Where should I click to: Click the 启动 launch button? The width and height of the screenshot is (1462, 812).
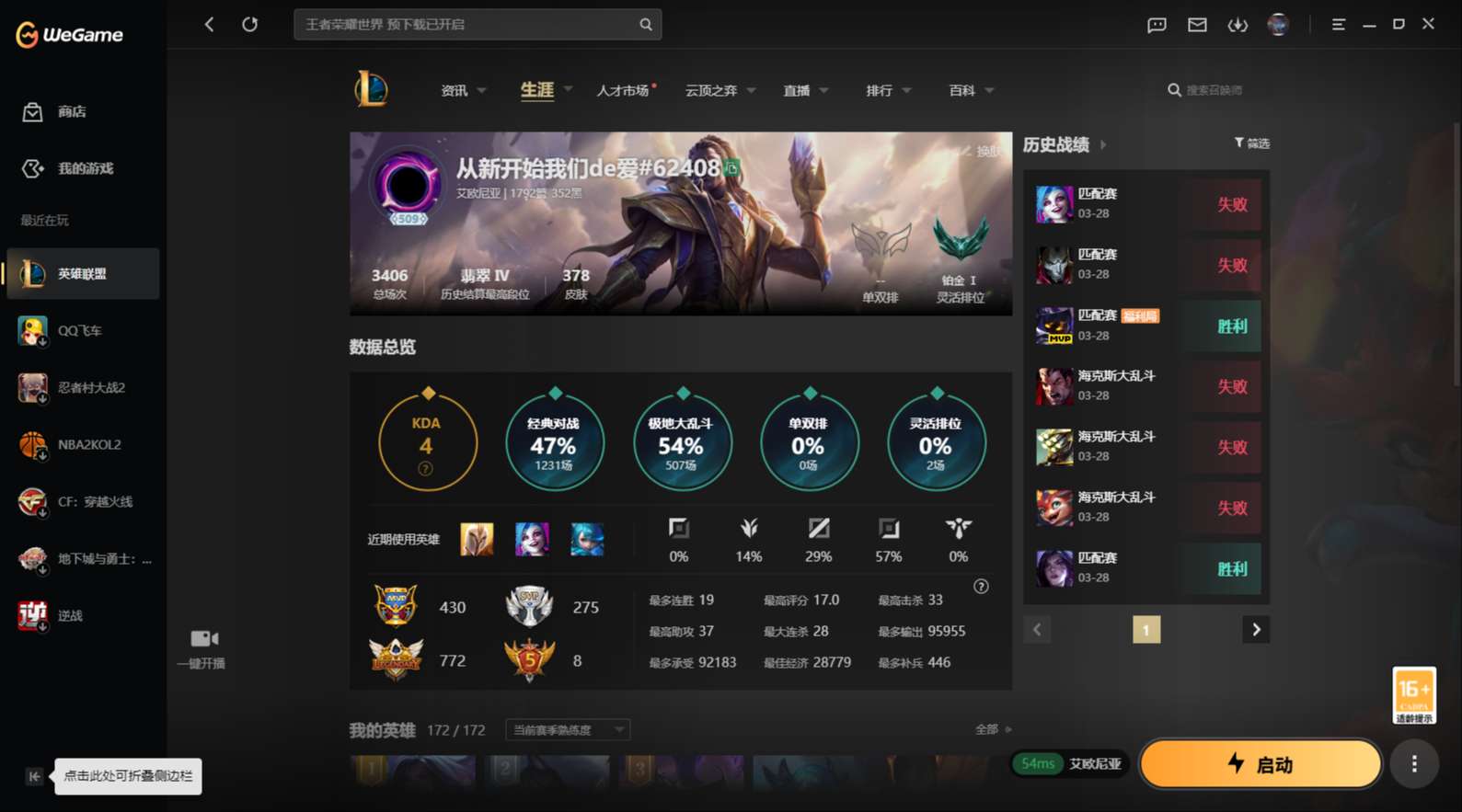tap(1261, 763)
